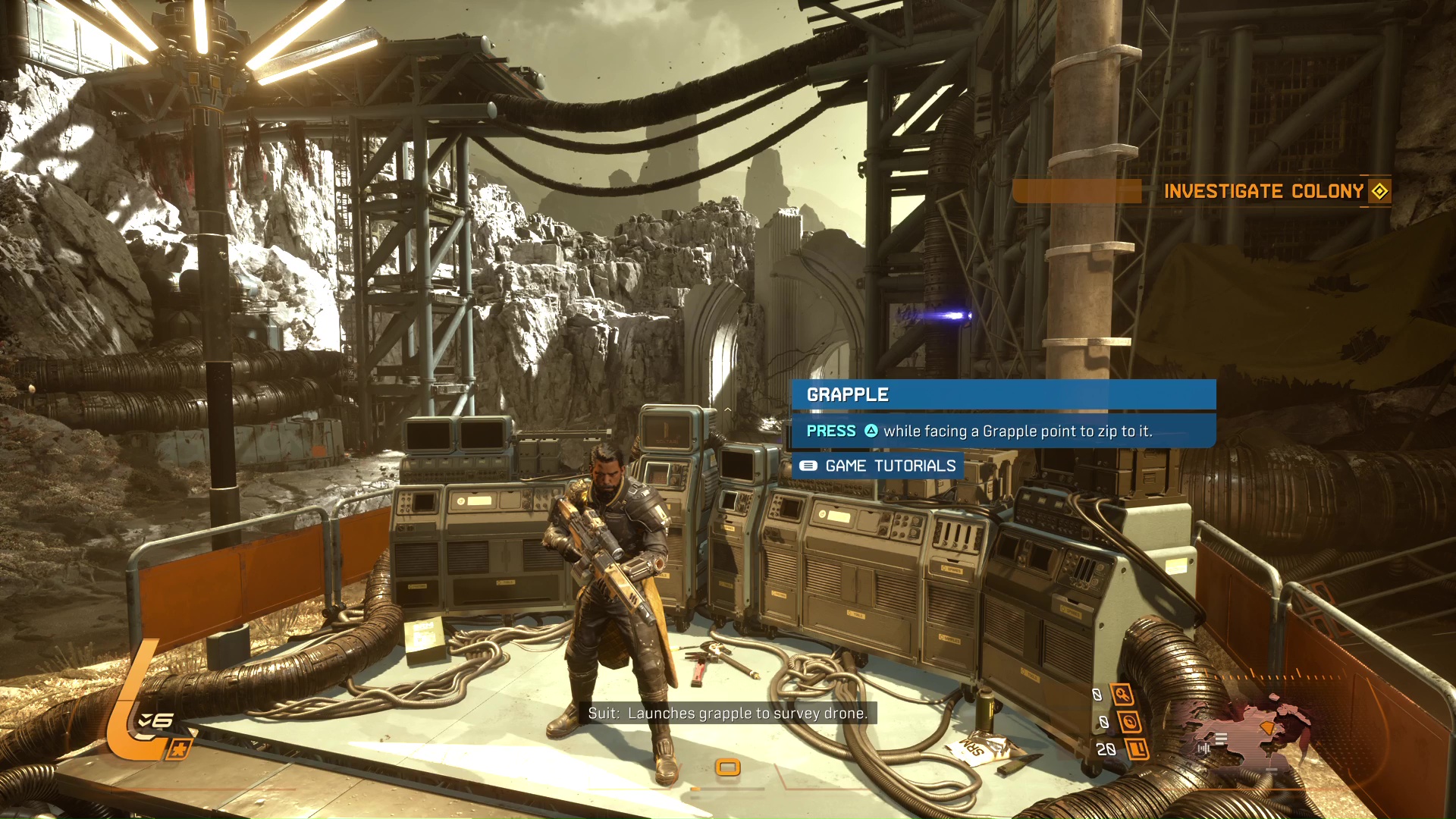Viewport: 1456px width, 819px height.
Task: Select the controller A button glyph in Grapple prompt
Action: pos(871,430)
